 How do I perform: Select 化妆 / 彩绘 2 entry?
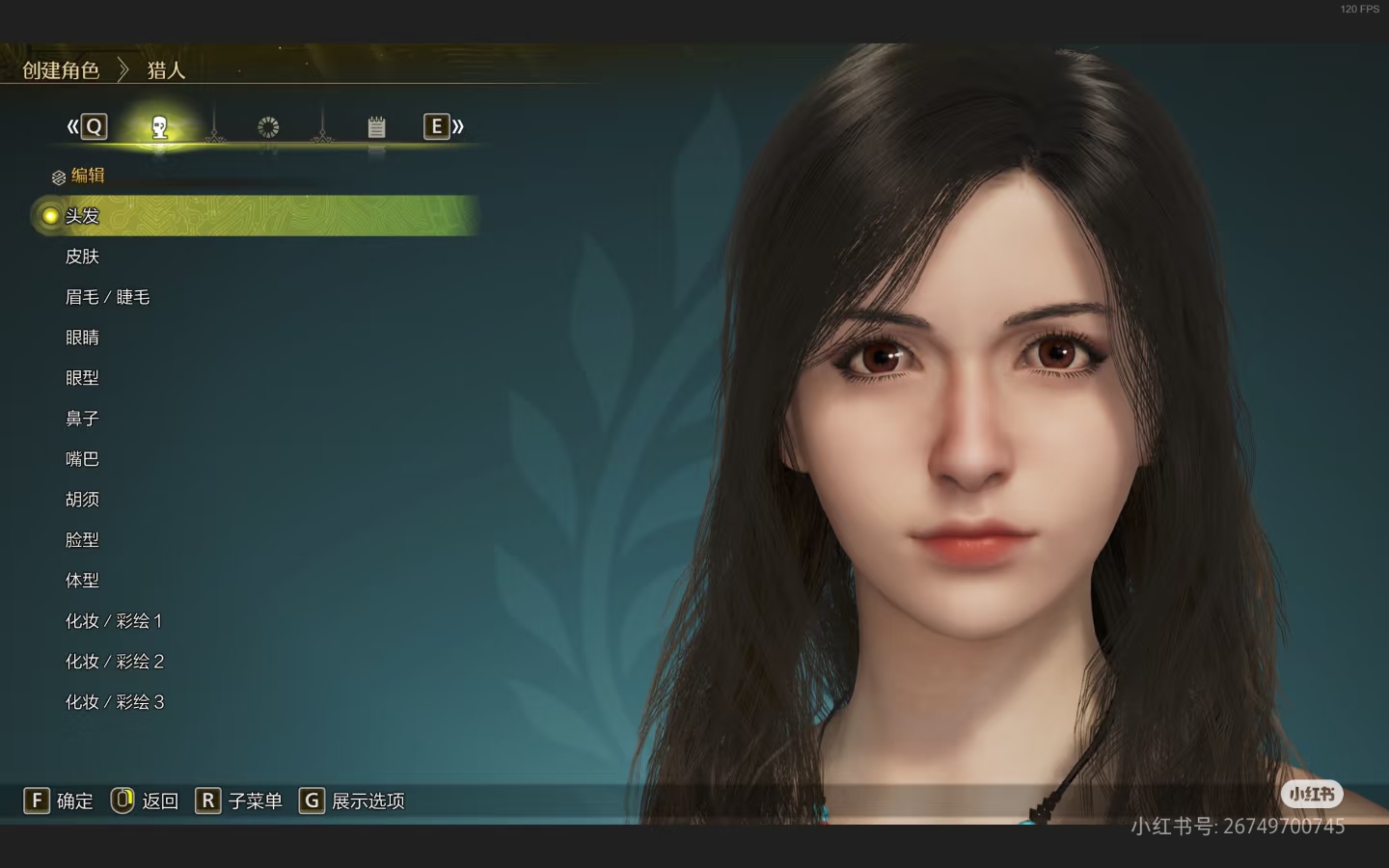pos(114,662)
